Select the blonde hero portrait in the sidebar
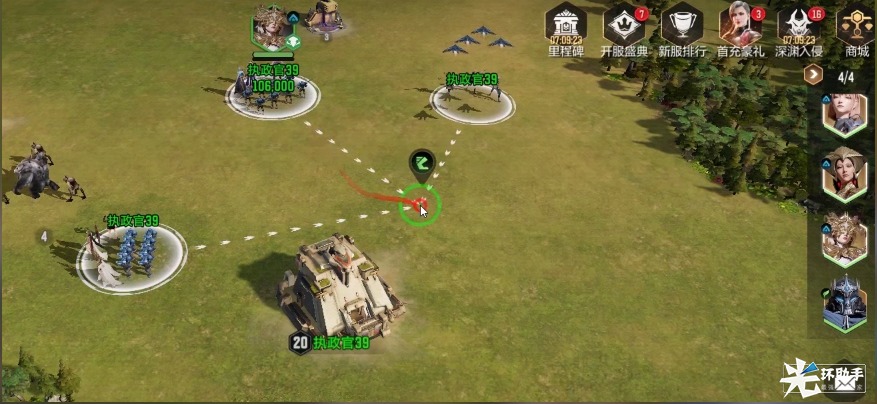877x404 pixels. tap(844, 114)
